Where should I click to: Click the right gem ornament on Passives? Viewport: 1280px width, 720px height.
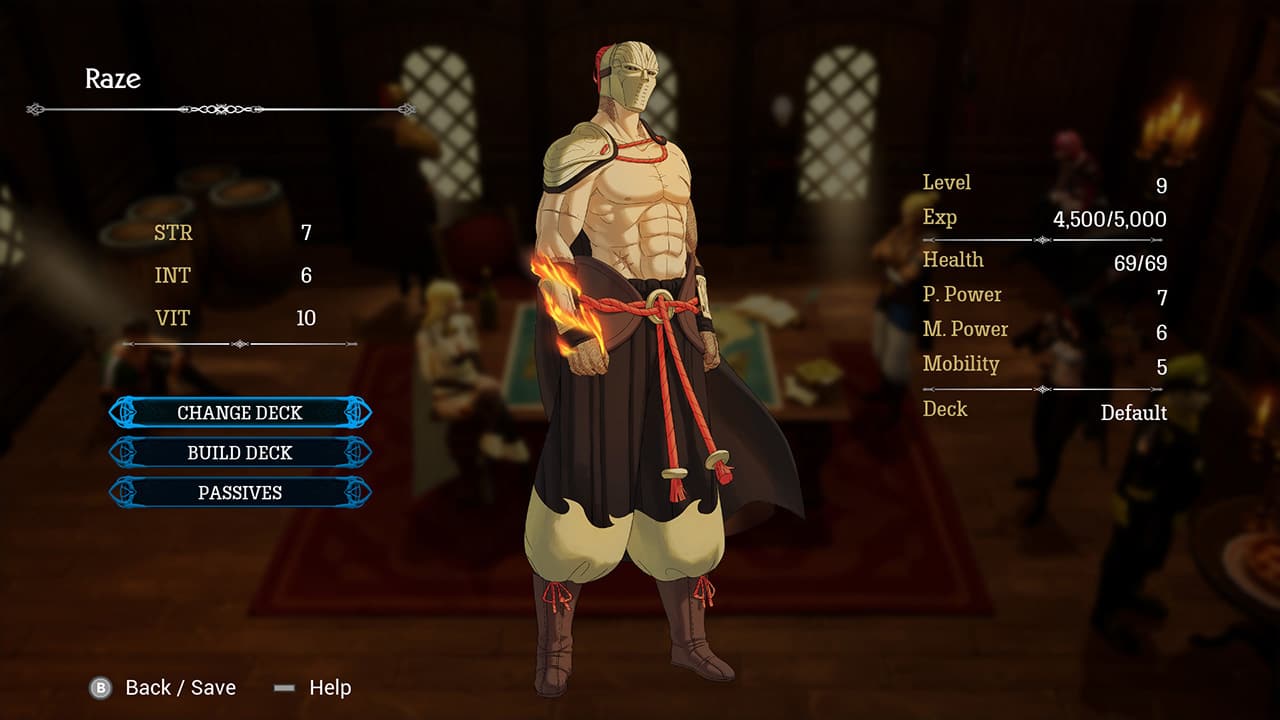pos(357,492)
